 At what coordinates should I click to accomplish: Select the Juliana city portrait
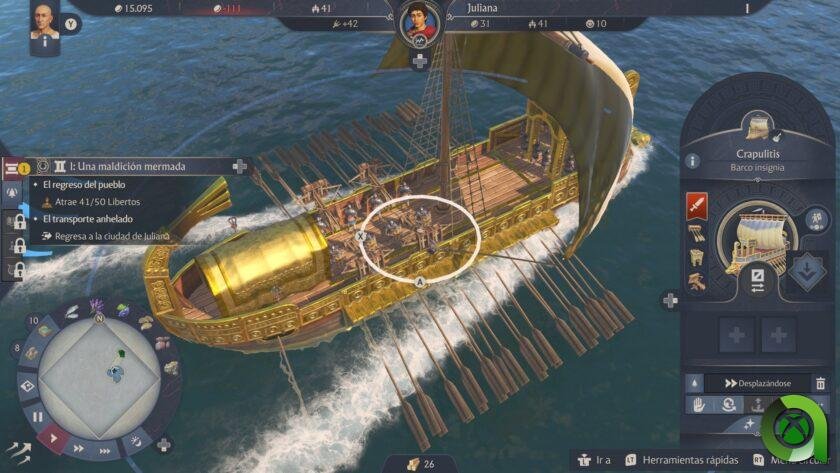click(x=420, y=24)
